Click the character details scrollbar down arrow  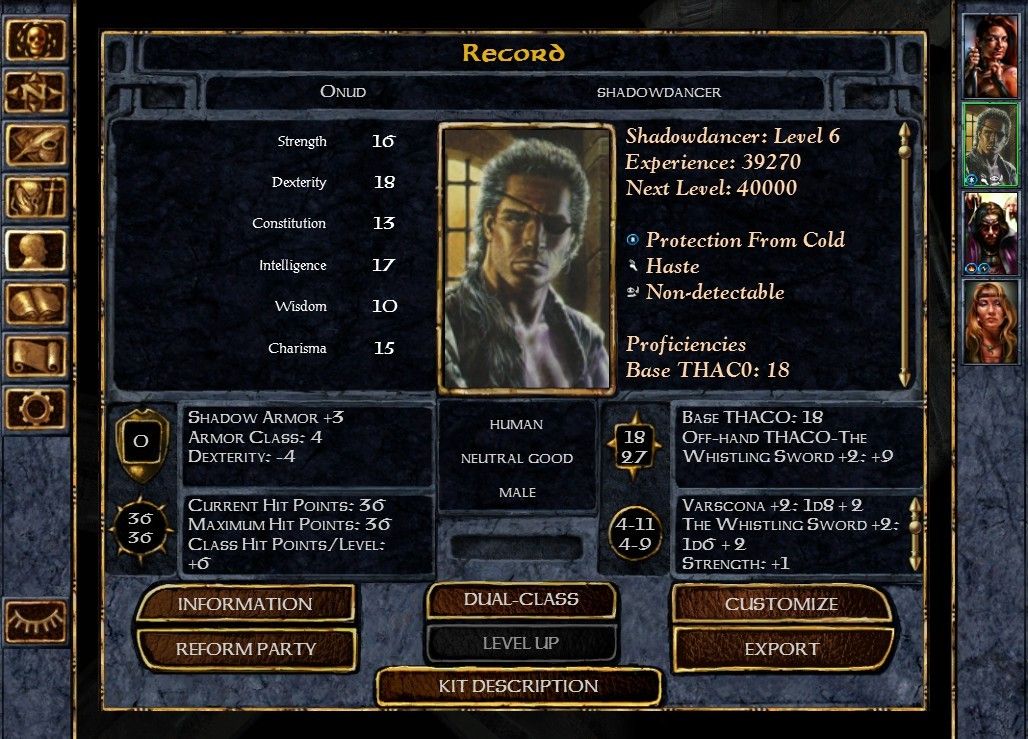(x=905, y=378)
